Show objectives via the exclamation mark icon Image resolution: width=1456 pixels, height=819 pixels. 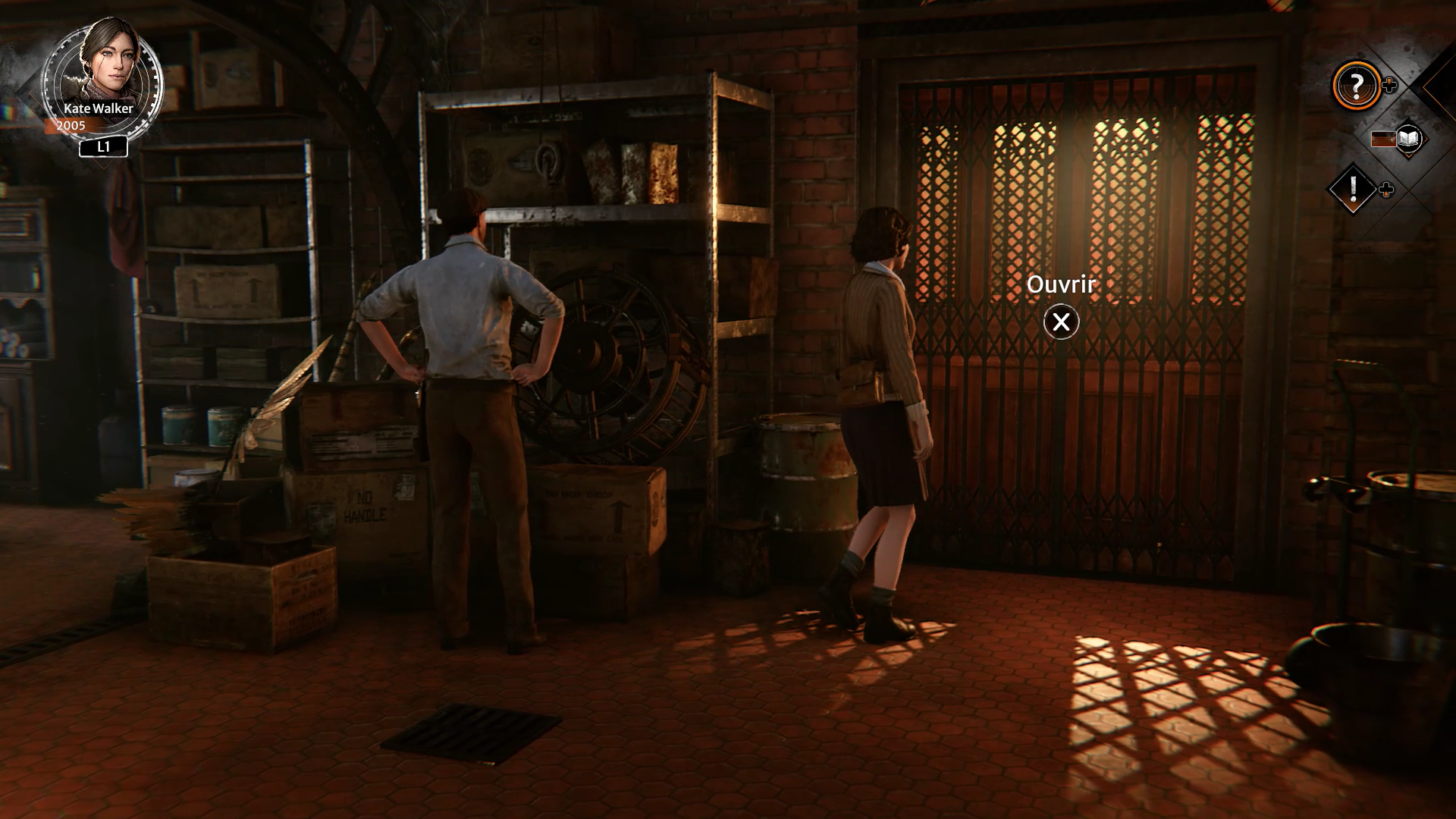1353,189
